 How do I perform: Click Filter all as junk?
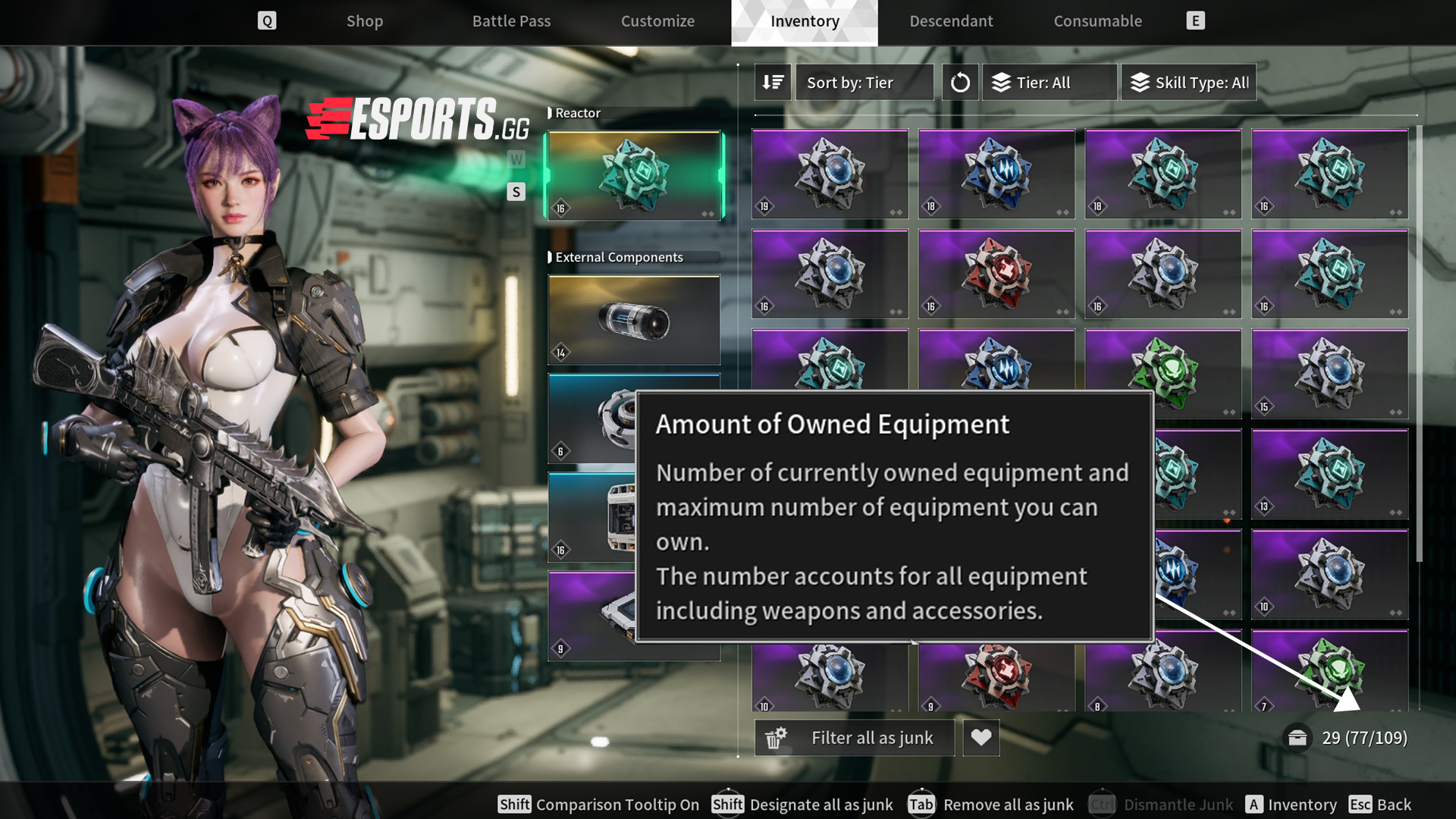855,738
